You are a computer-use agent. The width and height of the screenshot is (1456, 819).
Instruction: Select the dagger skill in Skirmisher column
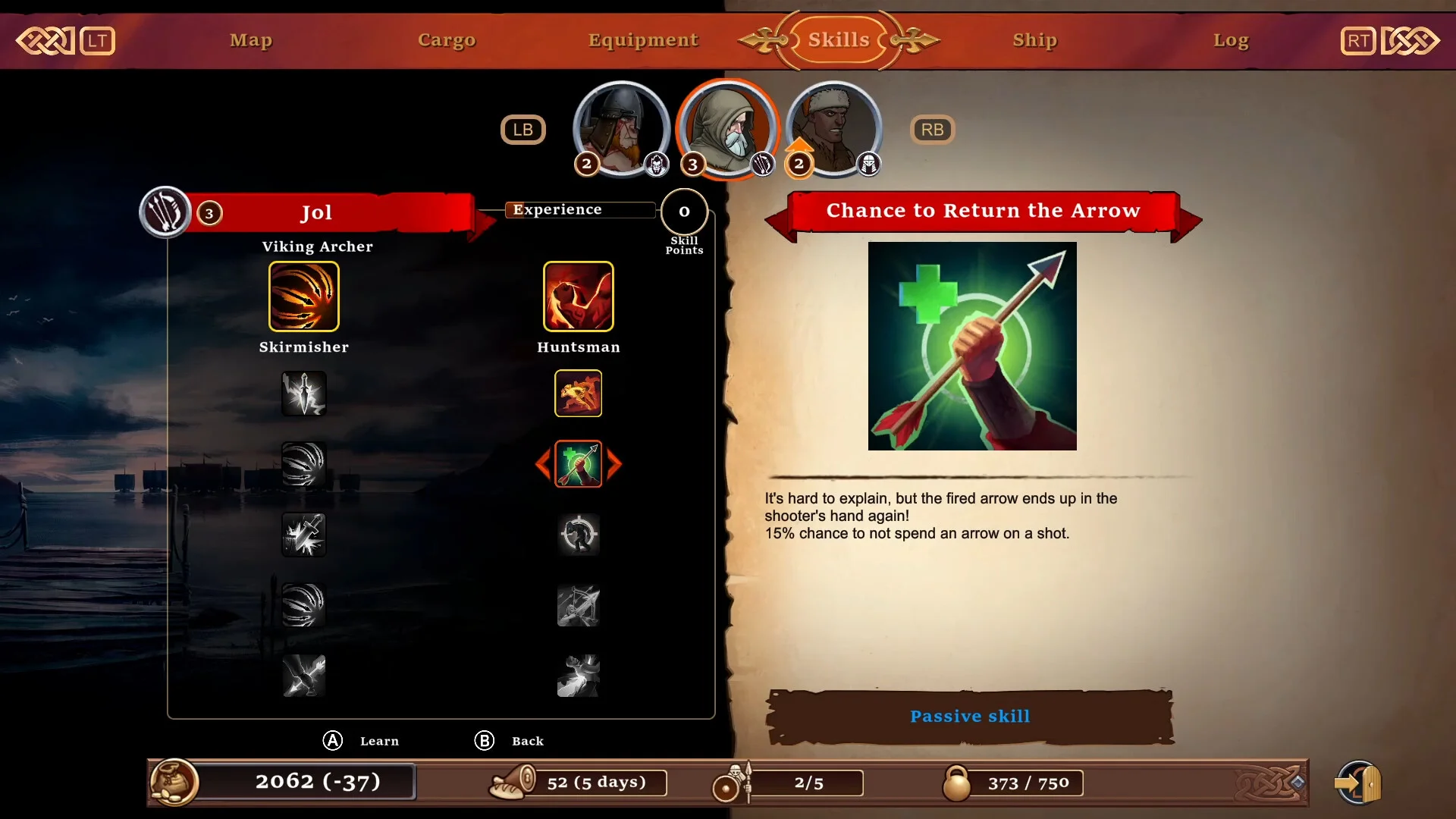304,394
